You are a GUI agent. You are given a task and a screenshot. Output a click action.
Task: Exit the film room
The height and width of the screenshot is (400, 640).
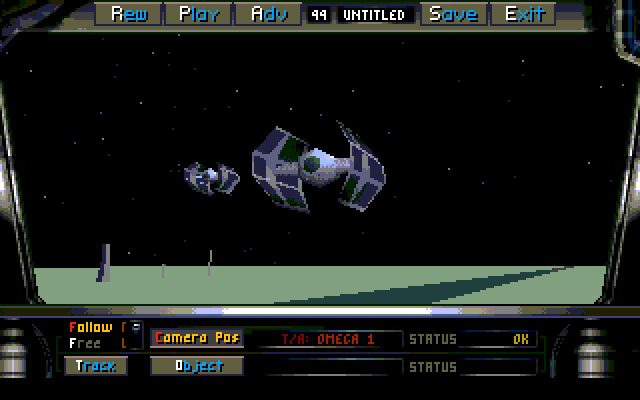524,14
